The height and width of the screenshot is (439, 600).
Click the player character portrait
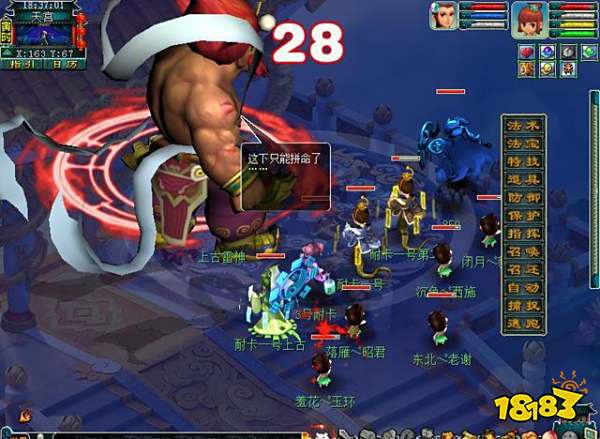pyautogui.click(x=528, y=18)
